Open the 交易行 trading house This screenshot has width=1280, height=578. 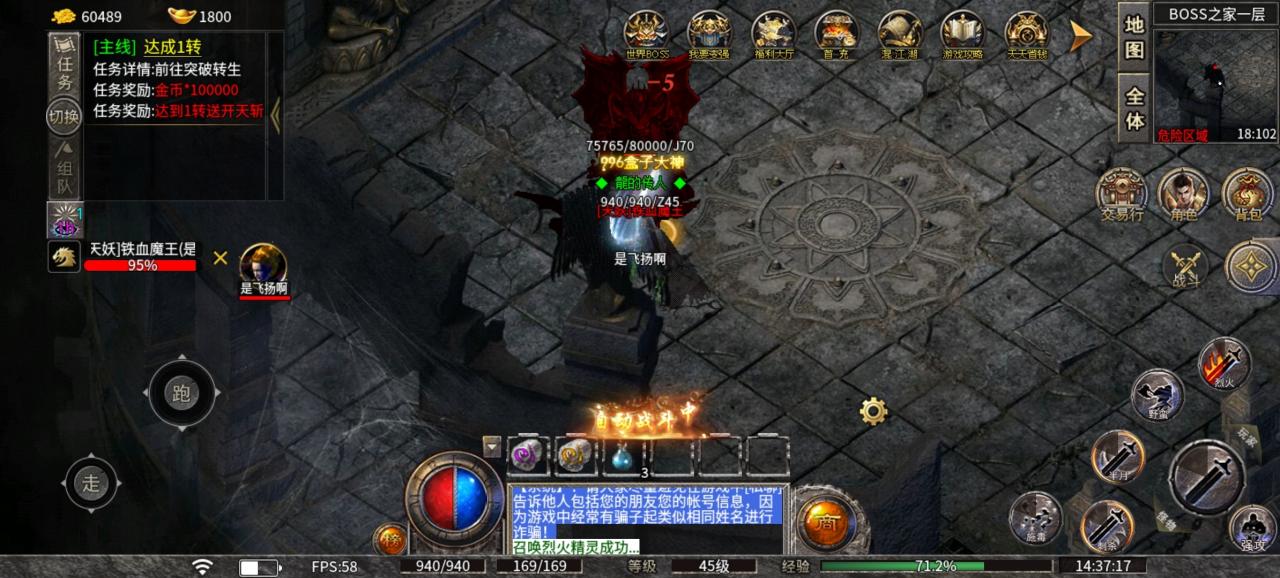pos(1122,193)
